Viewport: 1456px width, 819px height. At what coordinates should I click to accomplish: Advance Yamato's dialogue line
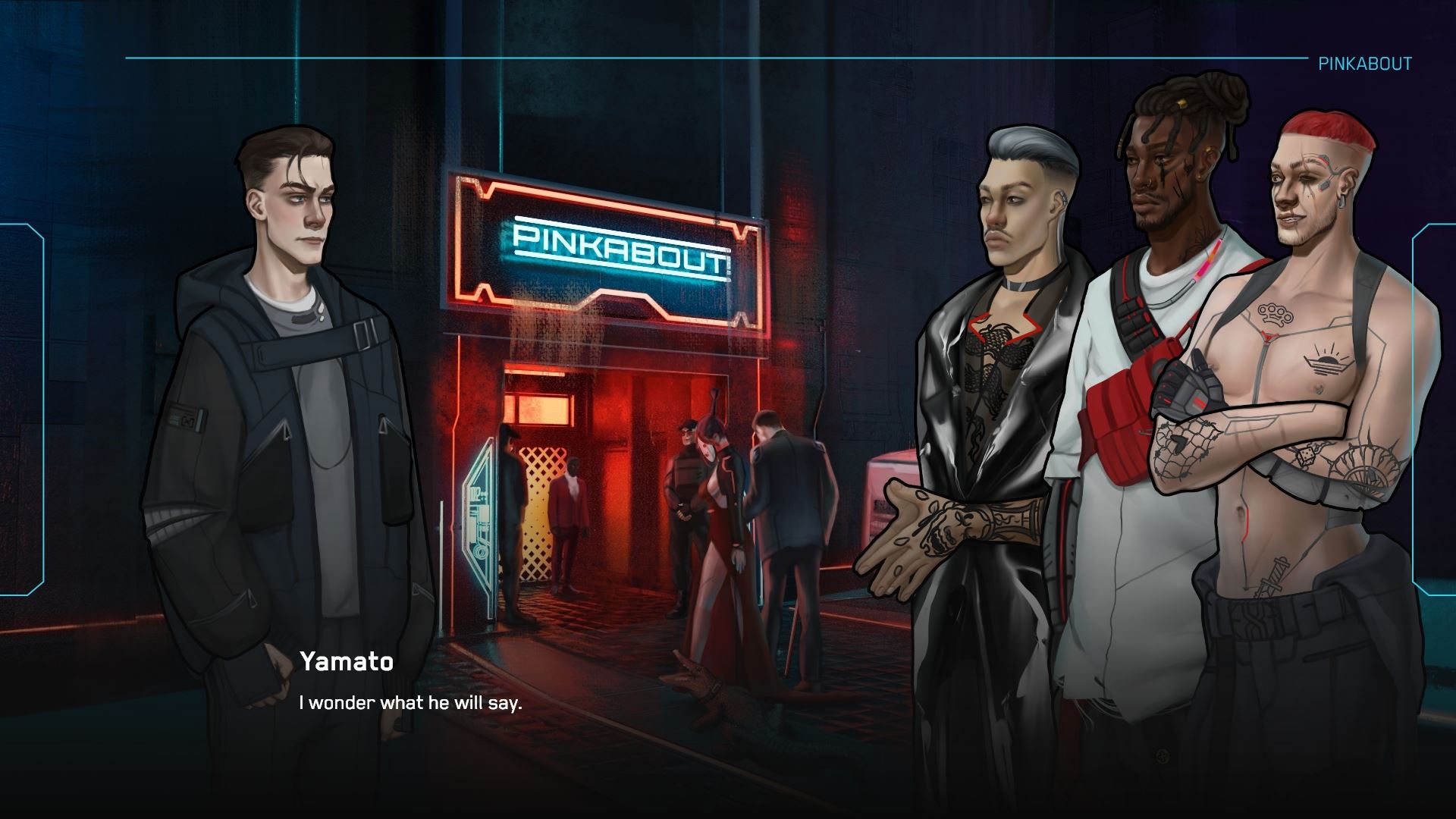tap(410, 703)
